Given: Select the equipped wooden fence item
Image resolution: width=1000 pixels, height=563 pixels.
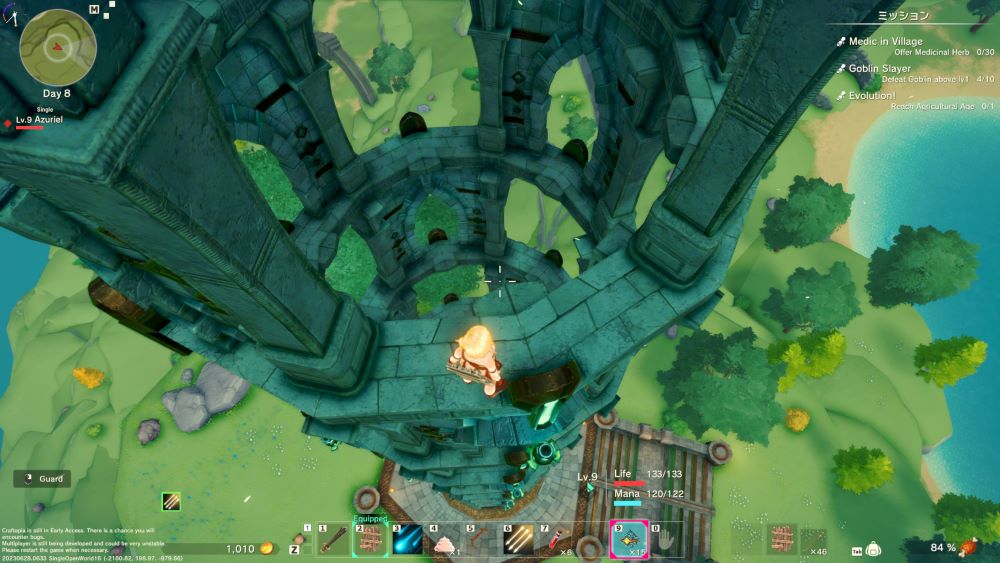Looking at the screenshot, I should click(370, 541).
